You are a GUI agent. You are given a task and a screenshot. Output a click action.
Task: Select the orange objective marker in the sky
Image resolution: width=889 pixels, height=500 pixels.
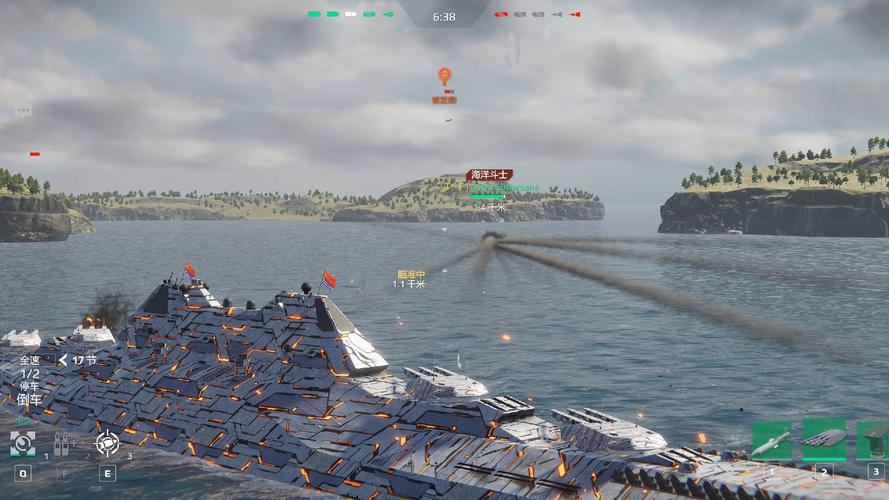point(444,76)
